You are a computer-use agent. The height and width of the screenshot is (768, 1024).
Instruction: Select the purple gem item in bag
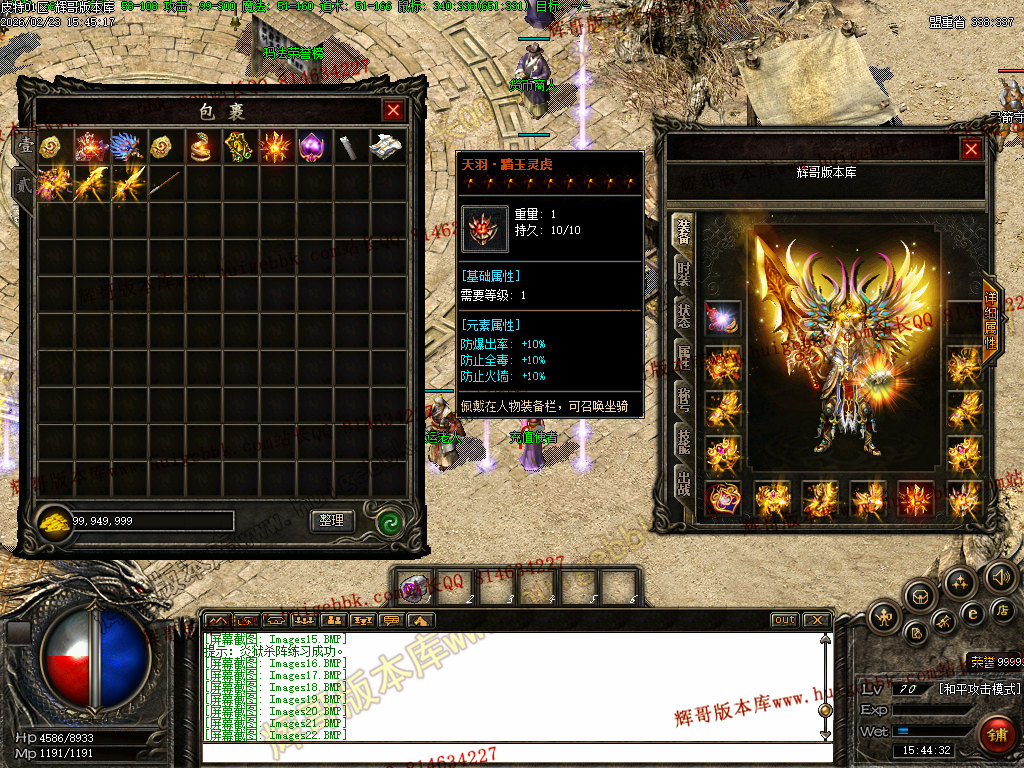[314, 147]
